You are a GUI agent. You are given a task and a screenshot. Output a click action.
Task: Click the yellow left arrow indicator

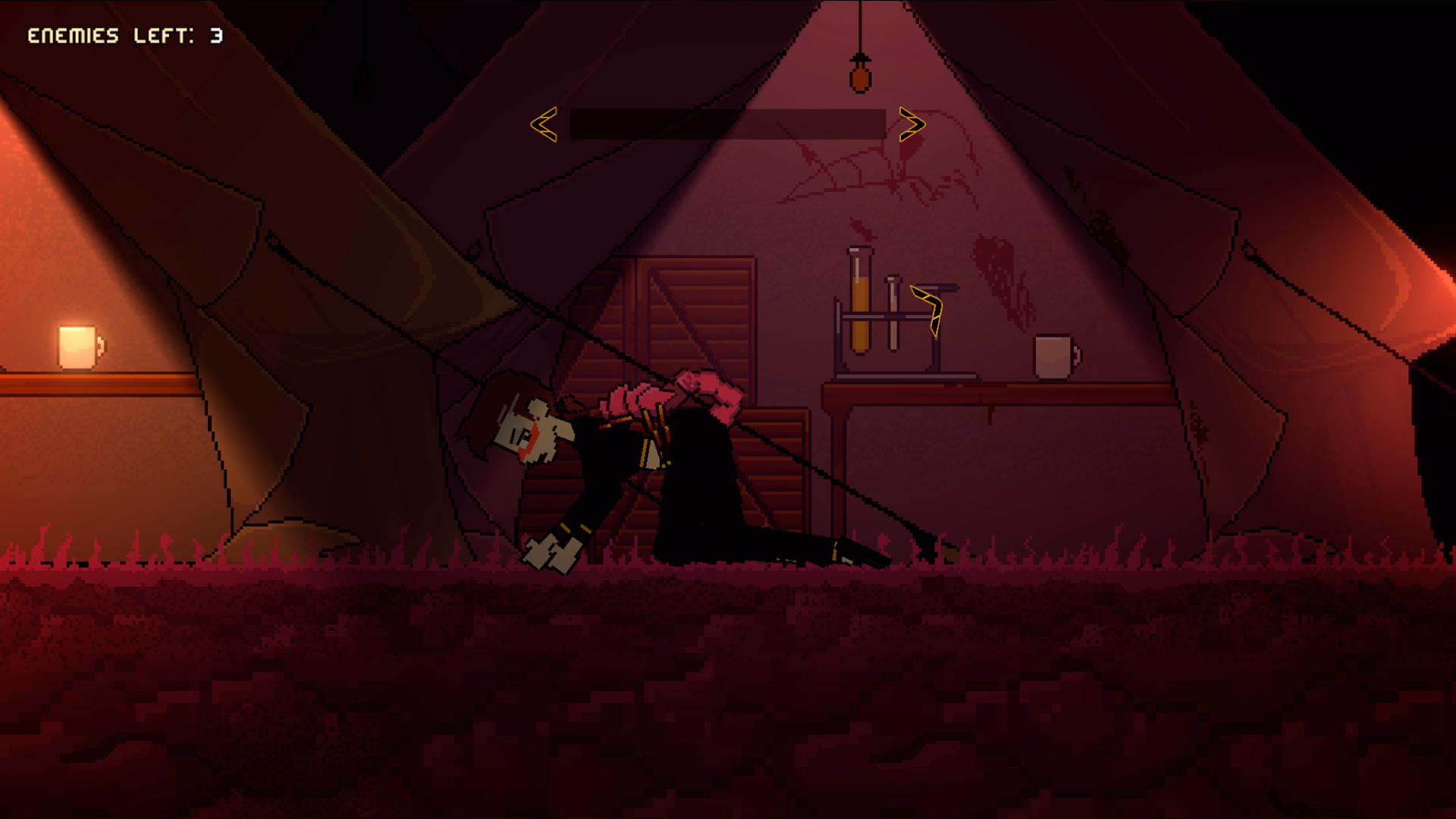pyautogui.click(x=545, y=125)
